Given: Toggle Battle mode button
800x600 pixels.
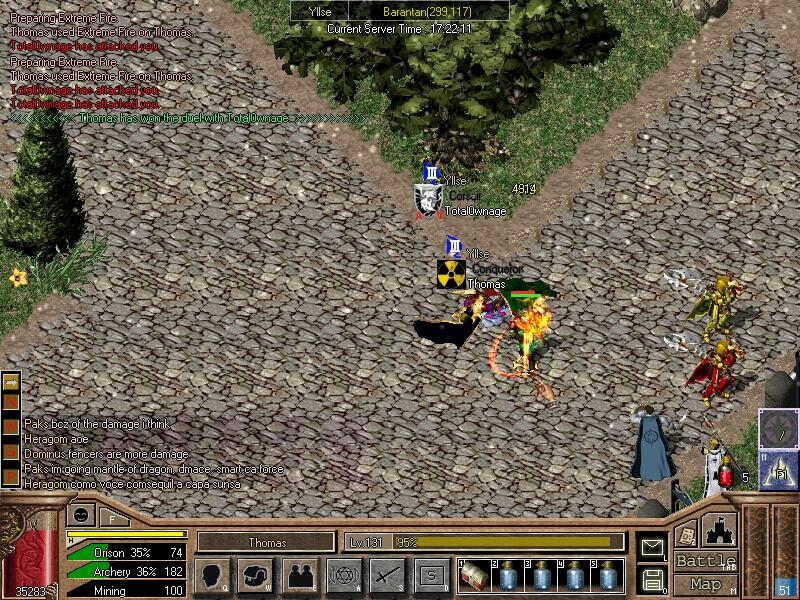Looking at the screenshot, I should tap(705, 561).
